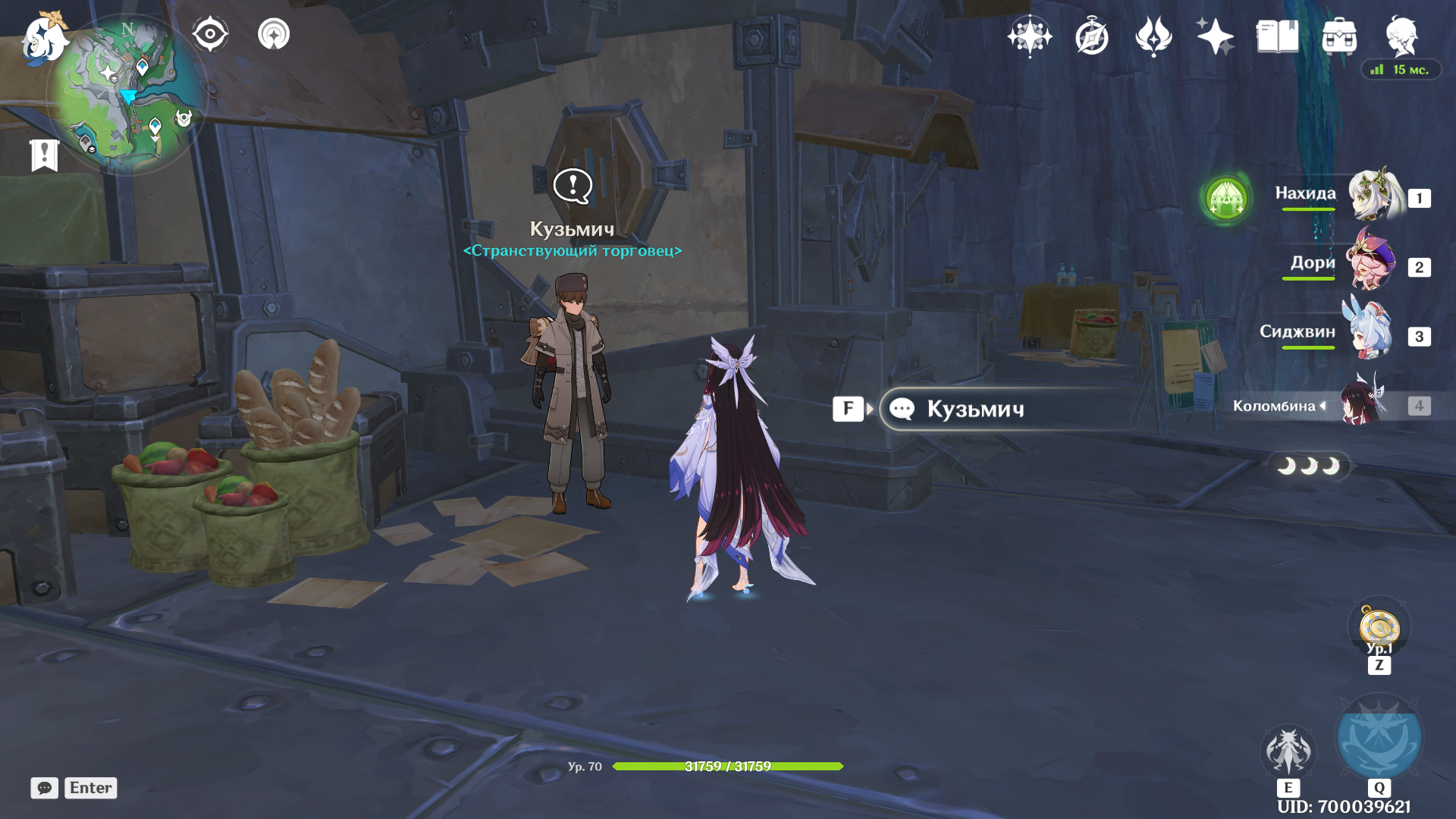Open the chat box
Image resolution: width=1456 pixels, height=819 pixels.
pos(74,788)
